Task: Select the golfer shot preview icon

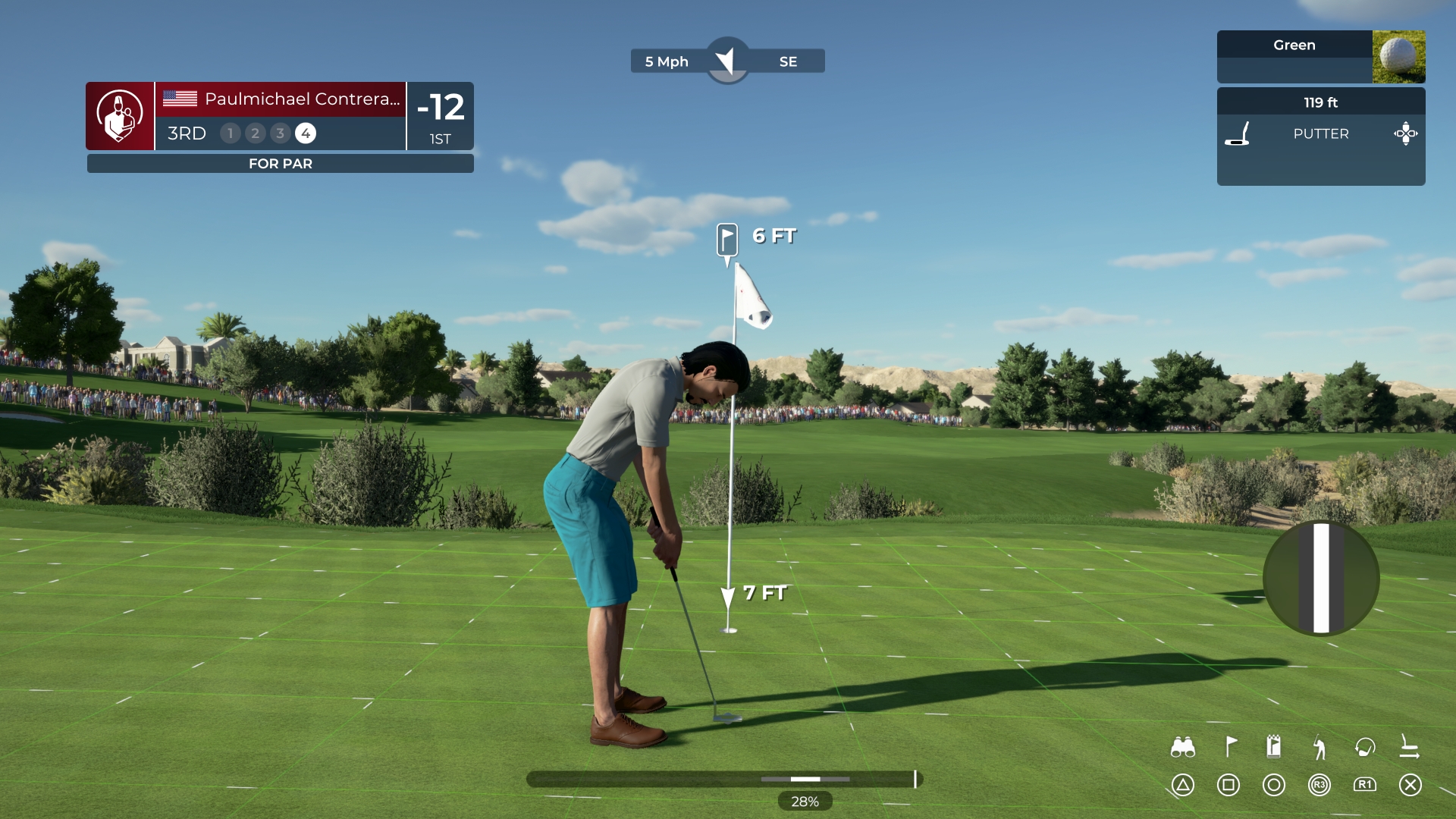Action: coord(1319,746)
